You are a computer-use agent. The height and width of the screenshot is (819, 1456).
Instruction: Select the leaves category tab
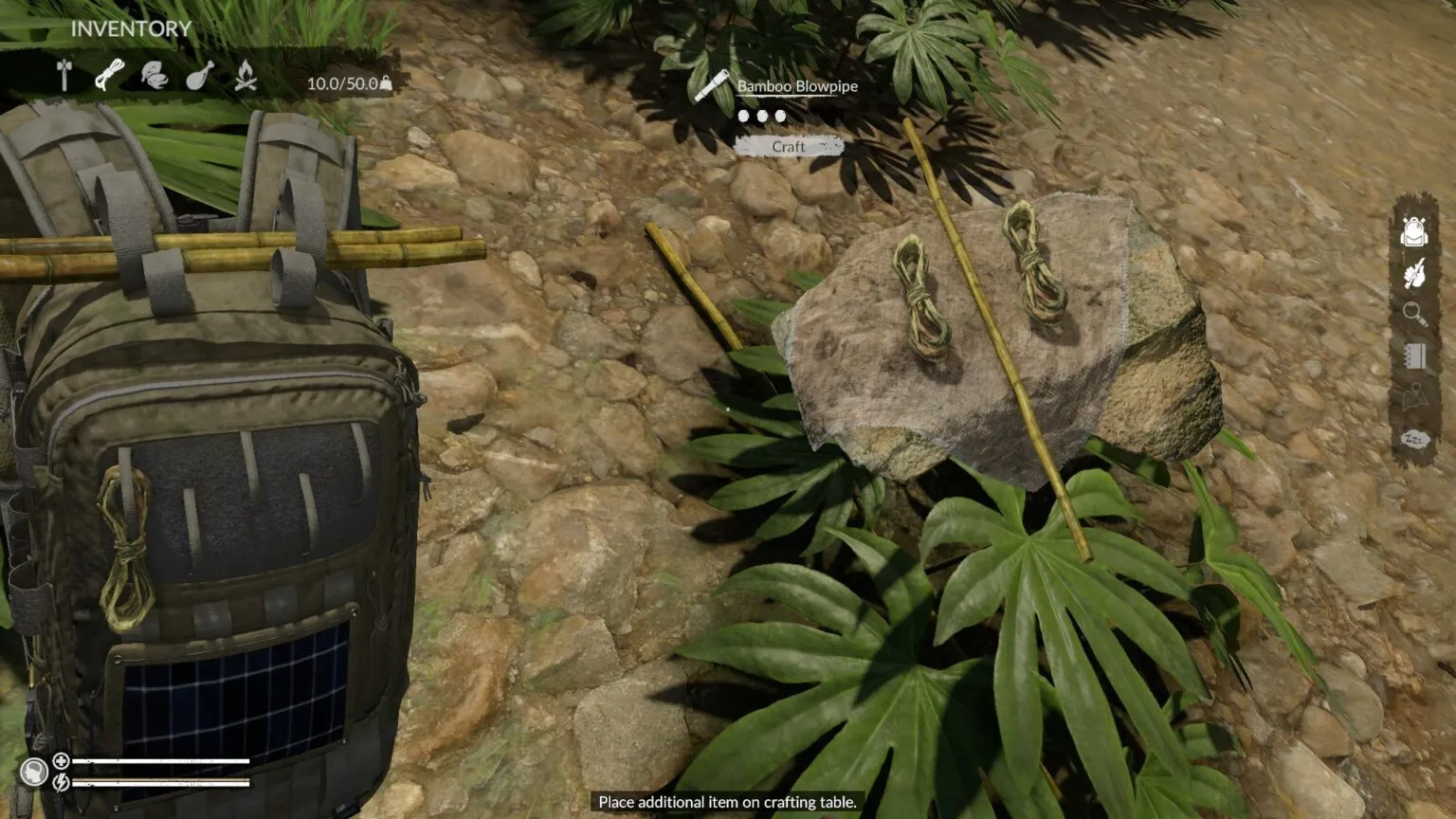pos(154,76)
